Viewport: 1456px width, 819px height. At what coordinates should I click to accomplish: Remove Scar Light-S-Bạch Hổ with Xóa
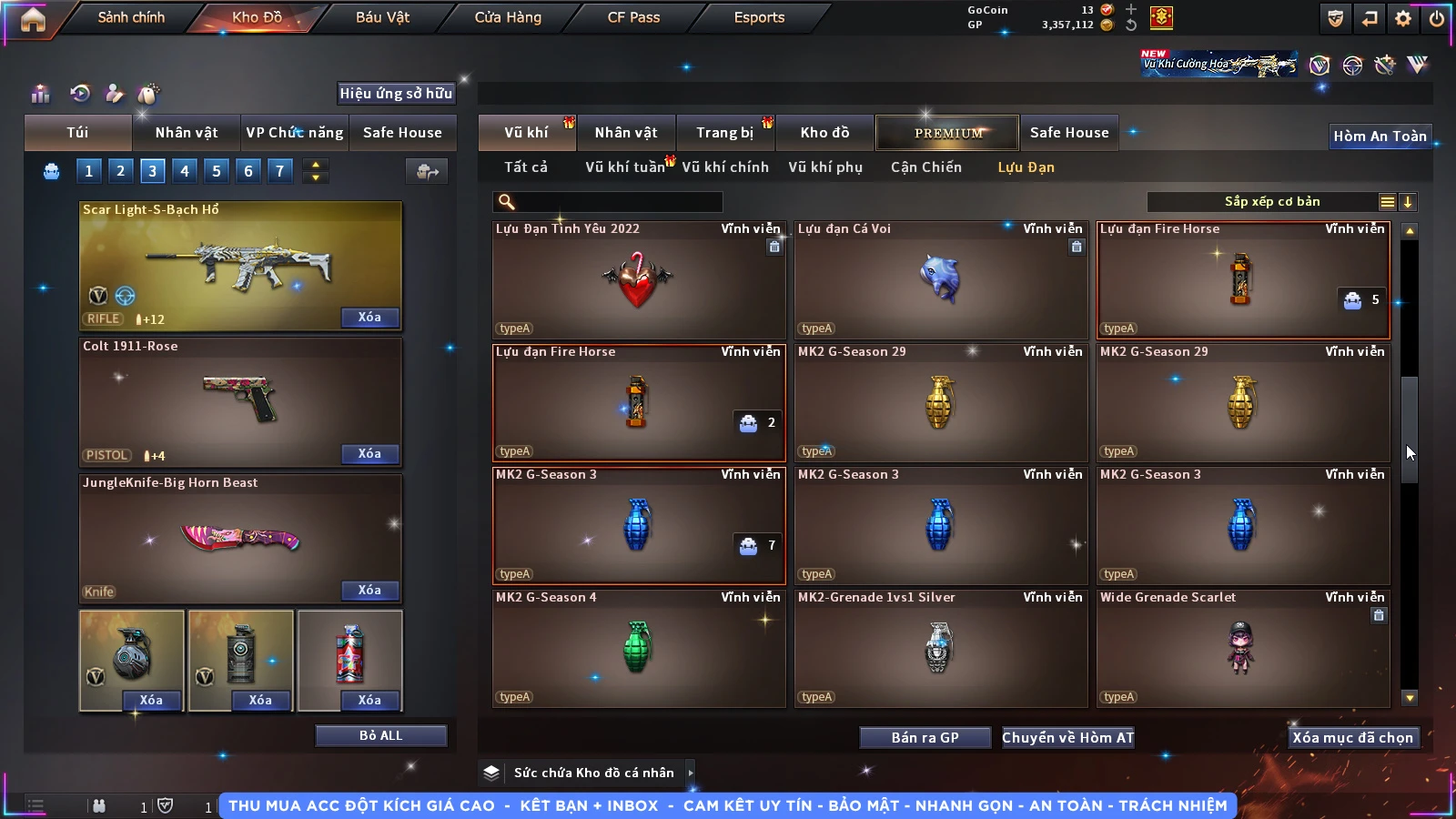tap(369, 318)
